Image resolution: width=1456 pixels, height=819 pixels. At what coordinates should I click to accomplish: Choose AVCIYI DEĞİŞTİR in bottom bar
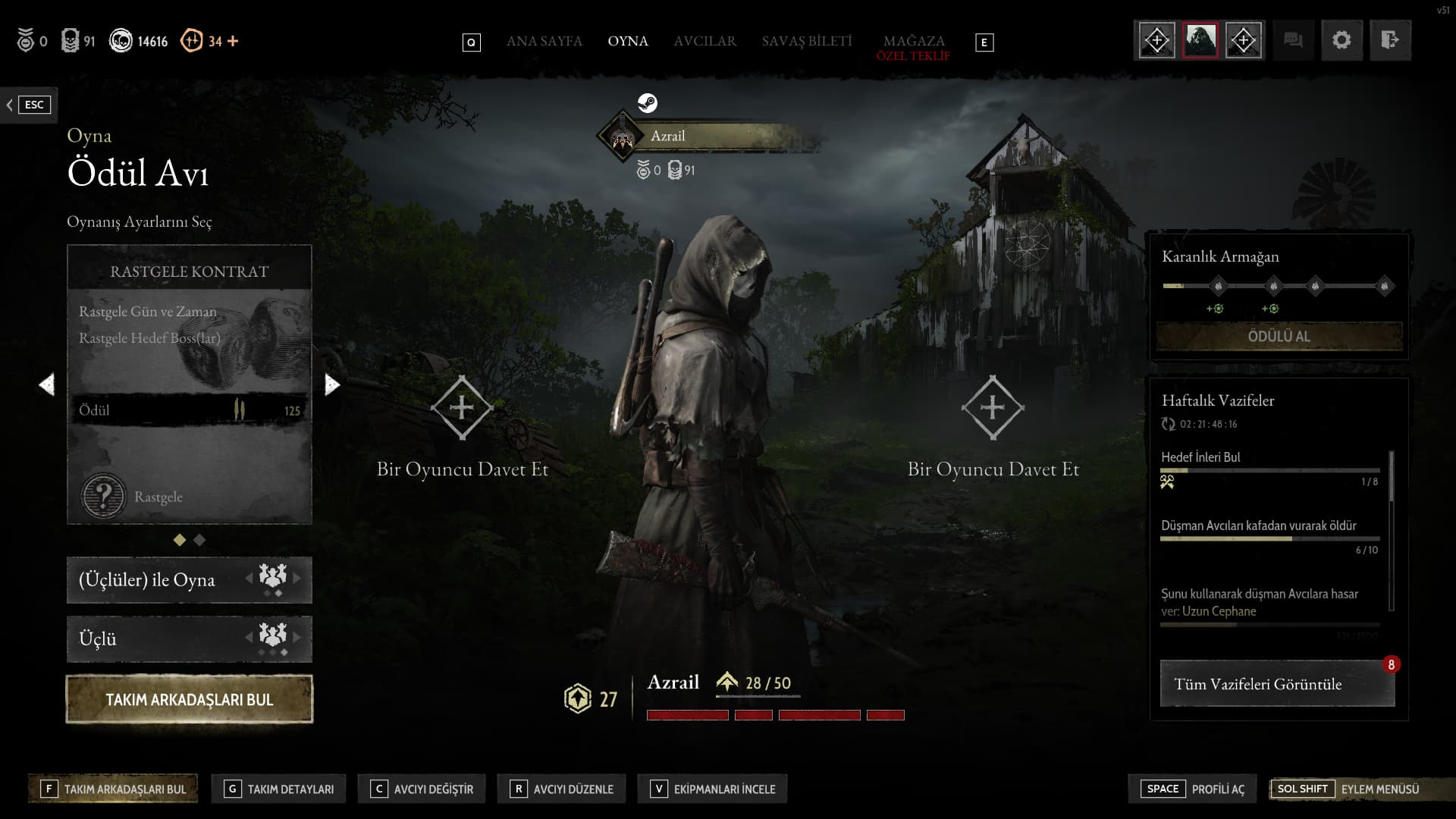(x=422, y=789)
